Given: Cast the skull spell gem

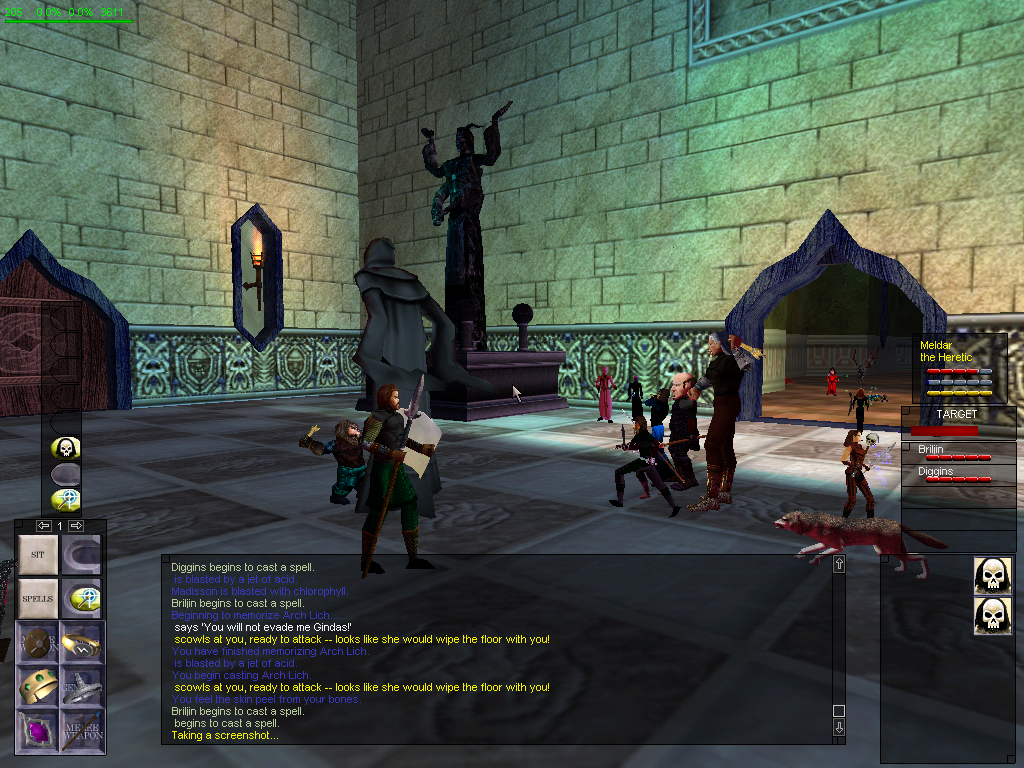Looking at the screenshot, I should 66,448.
